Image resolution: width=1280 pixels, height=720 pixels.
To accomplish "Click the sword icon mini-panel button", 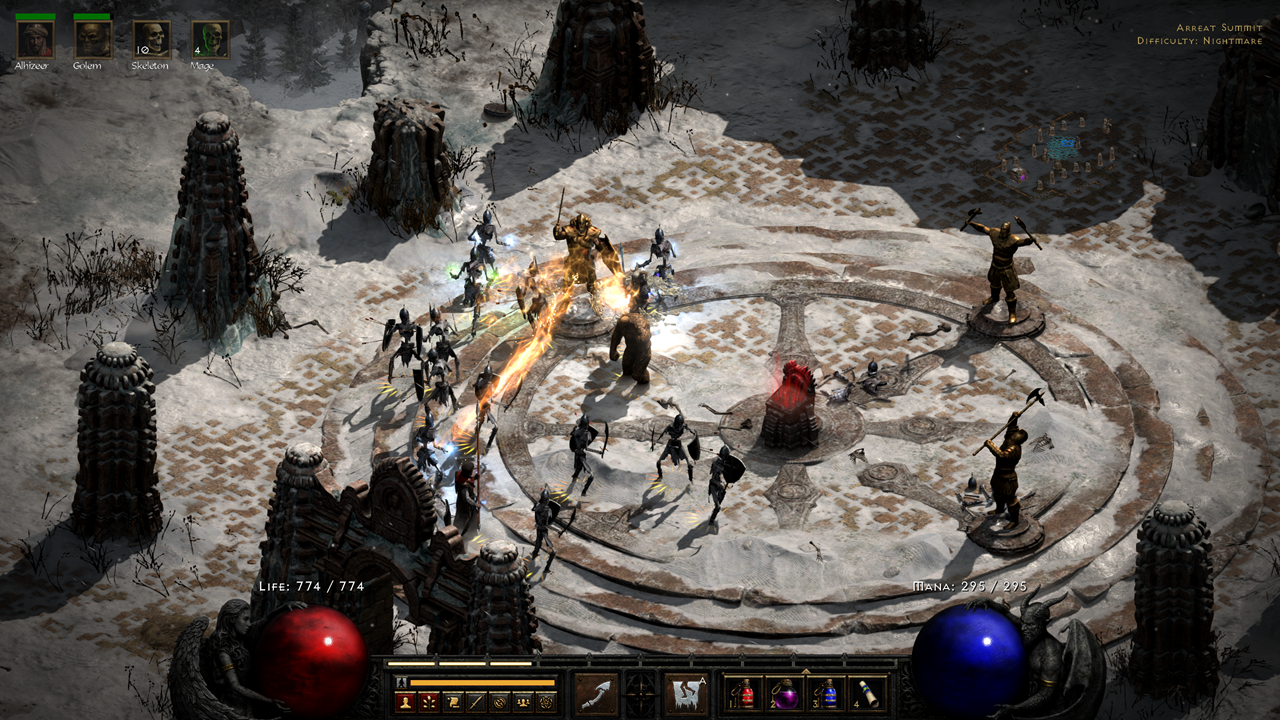I will pos(476,702).
